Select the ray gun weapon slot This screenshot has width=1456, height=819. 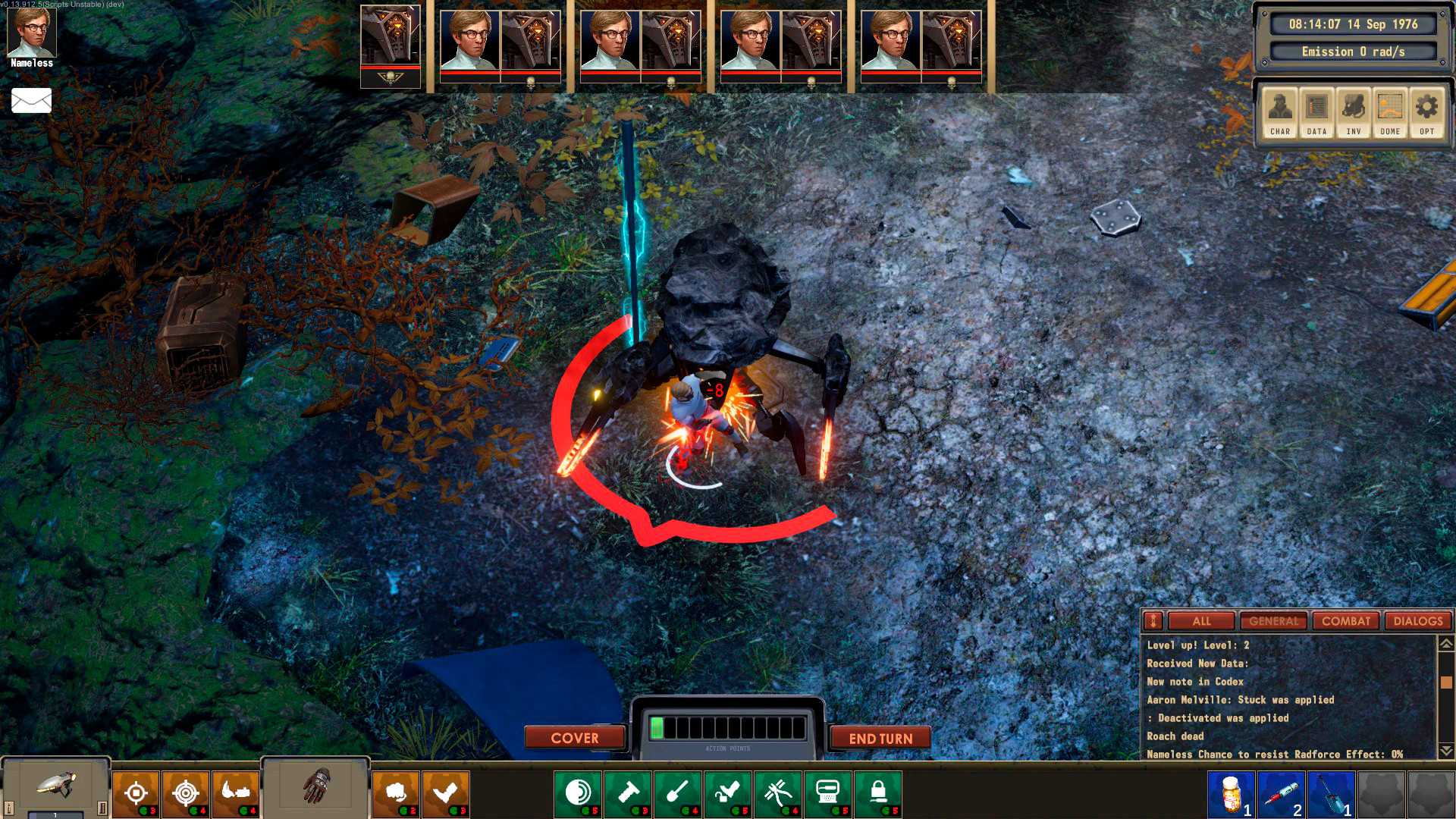(x=56, y=787)
